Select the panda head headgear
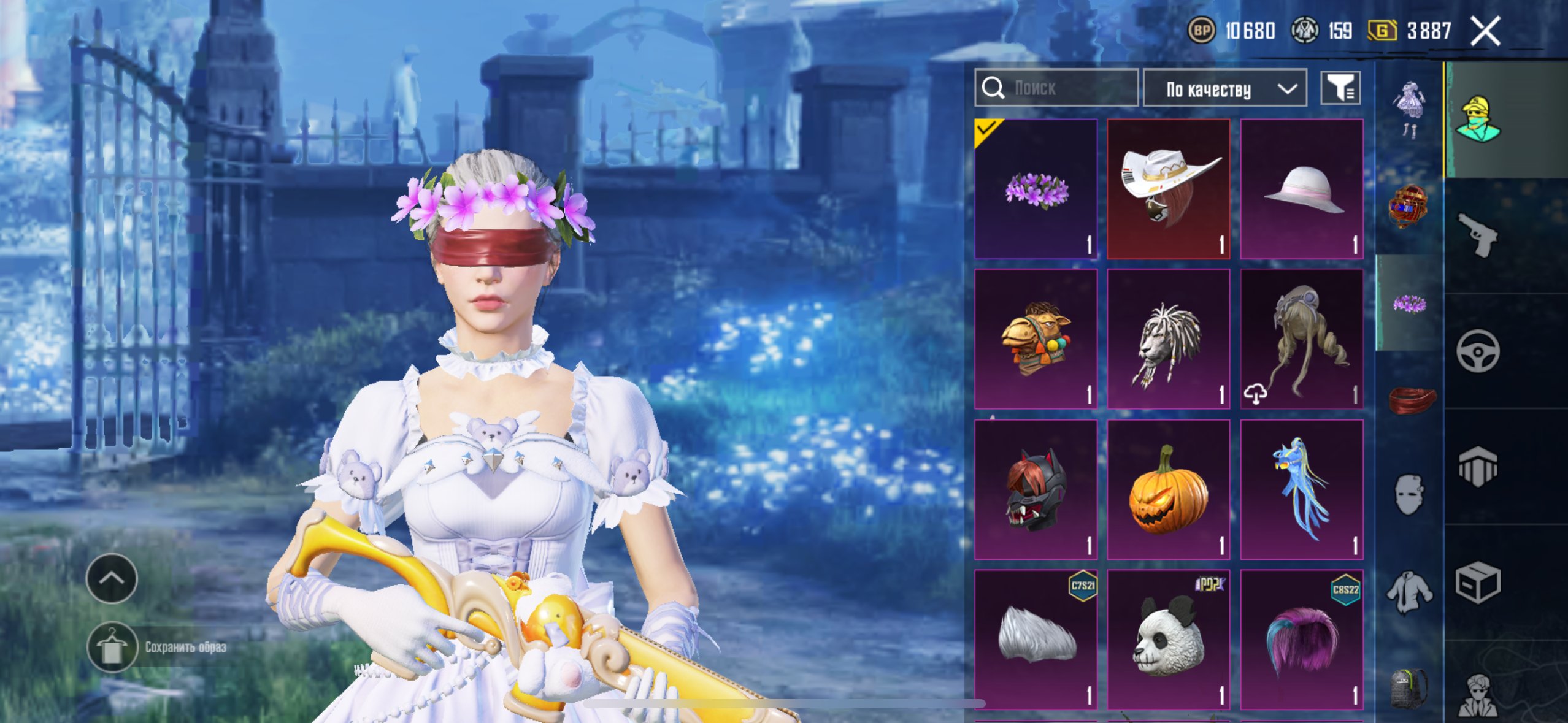 coord(1168,640)
